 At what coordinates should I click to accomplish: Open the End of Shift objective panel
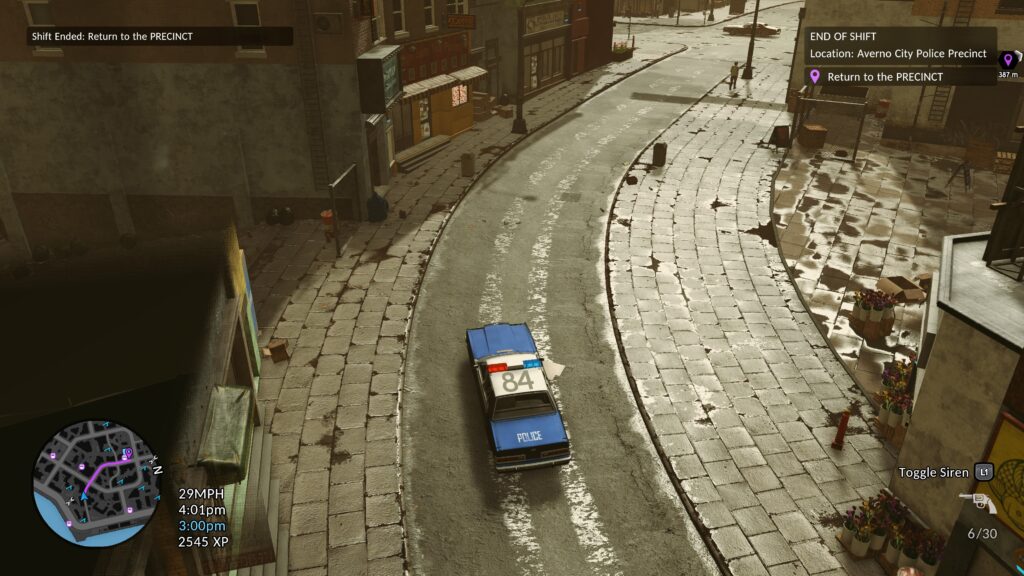[x=900, y=45]
